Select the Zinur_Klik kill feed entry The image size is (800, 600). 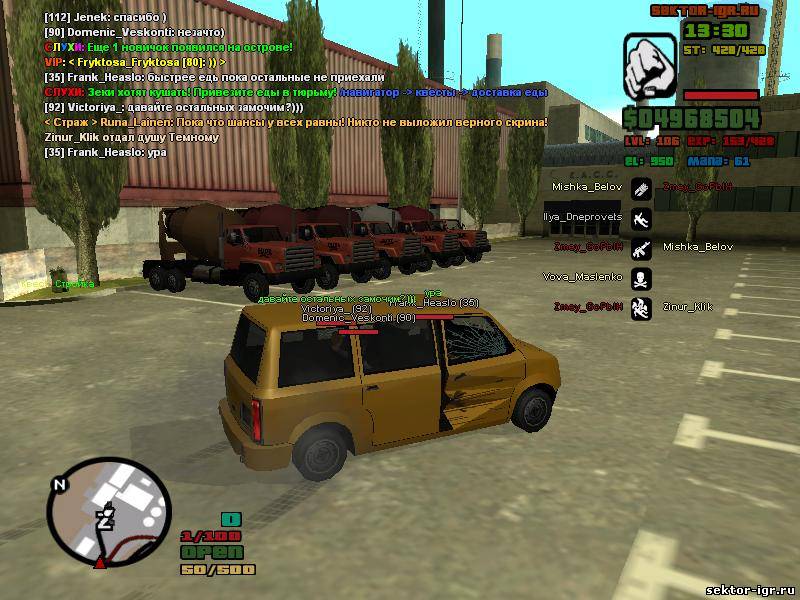tap(687, 306)
